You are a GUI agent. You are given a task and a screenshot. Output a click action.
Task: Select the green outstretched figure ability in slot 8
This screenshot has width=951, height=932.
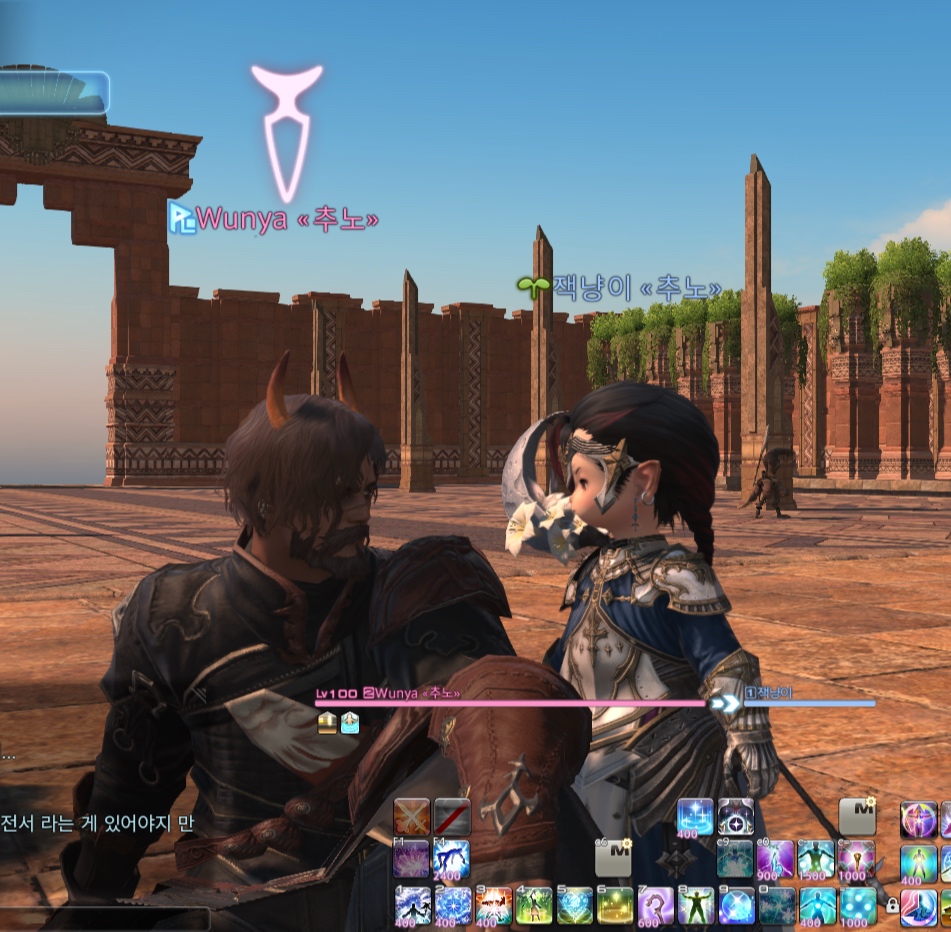click(696, 905)
